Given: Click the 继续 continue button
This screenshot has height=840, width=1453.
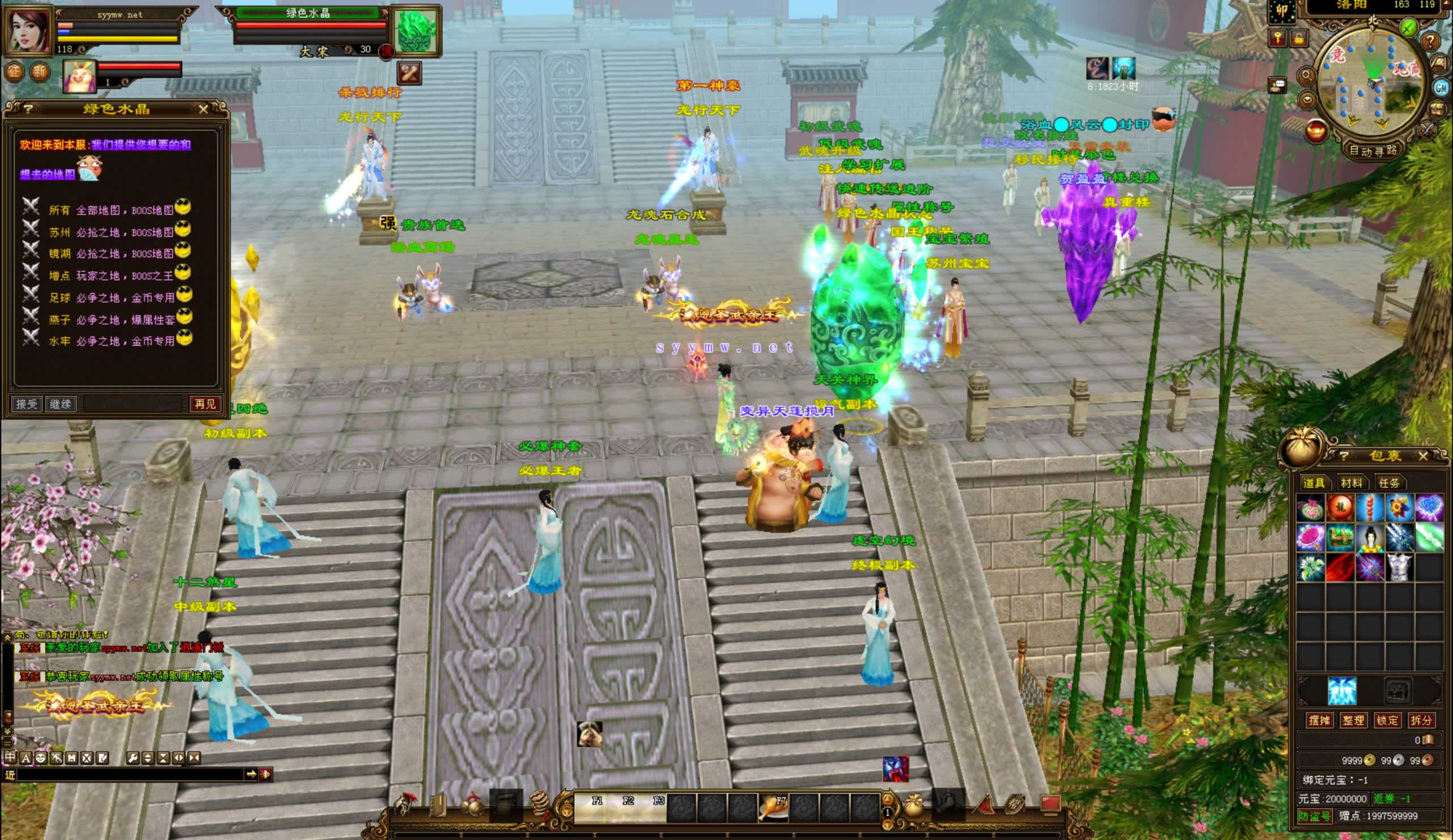Looking at the screenshot, I should coord(61,404).
